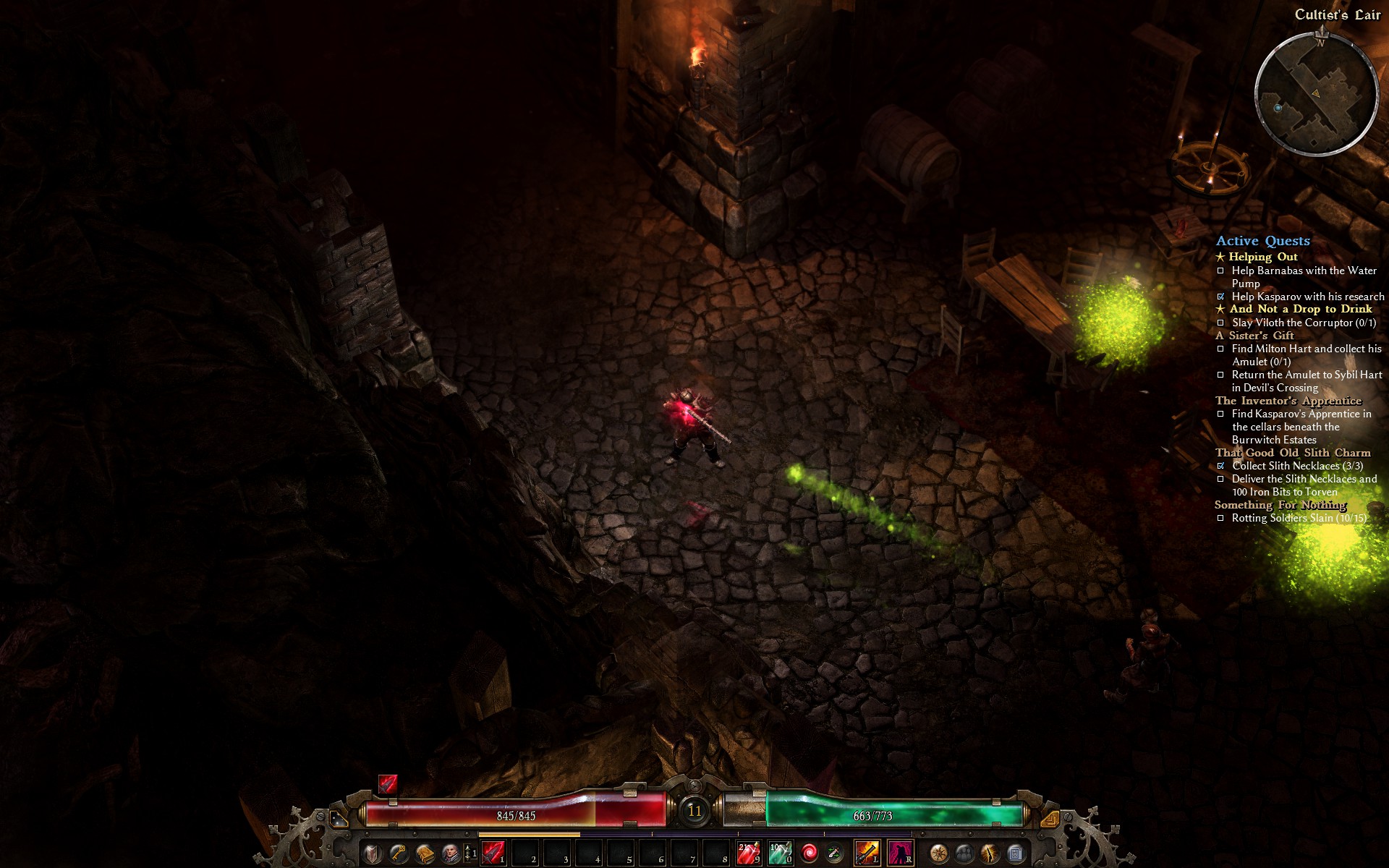Activate the red blade skill in slot 1
1389x868 pixels.
click(x=493, y=854)
